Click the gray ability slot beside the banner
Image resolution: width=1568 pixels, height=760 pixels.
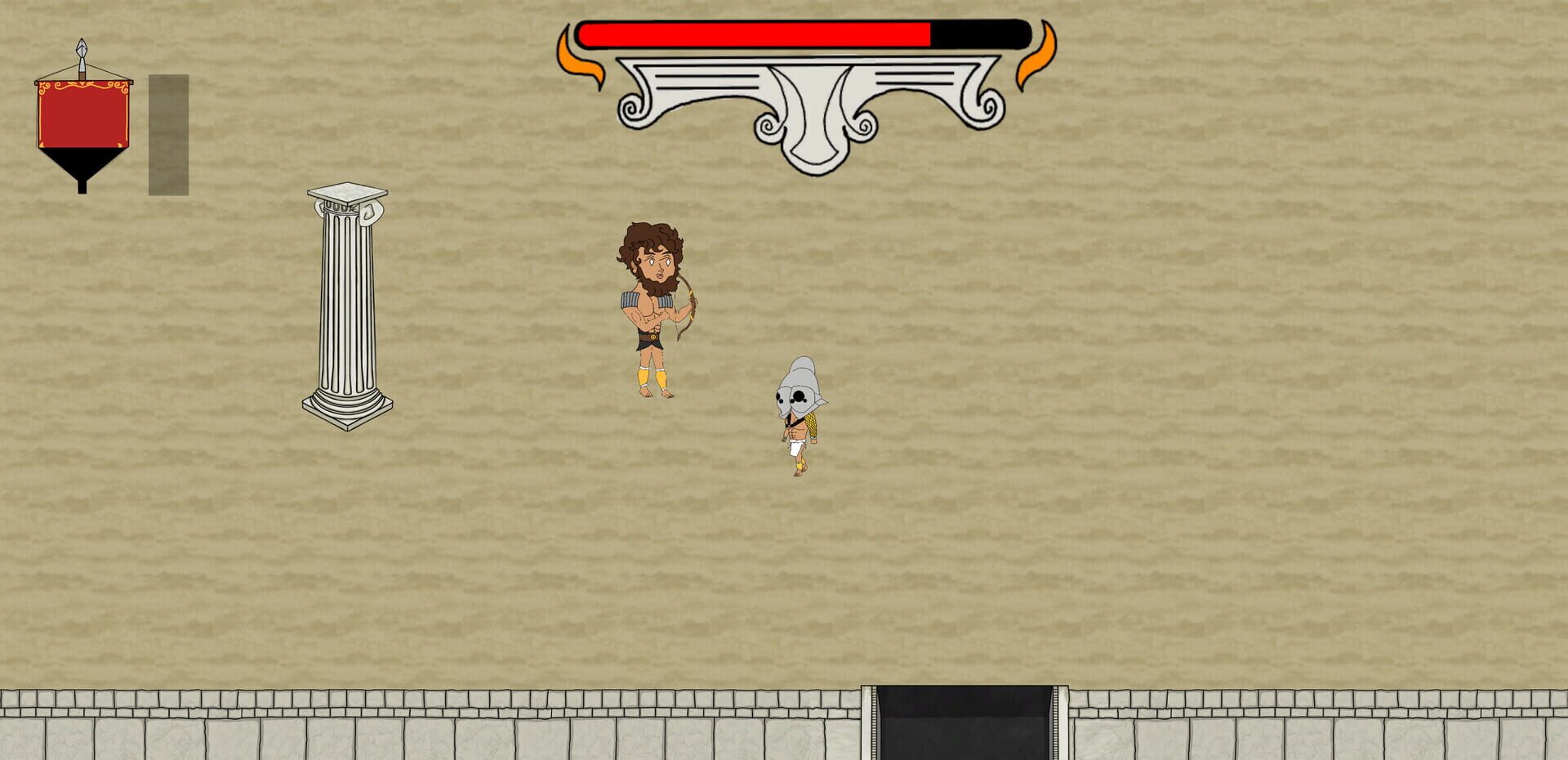(x=167, y=135)
